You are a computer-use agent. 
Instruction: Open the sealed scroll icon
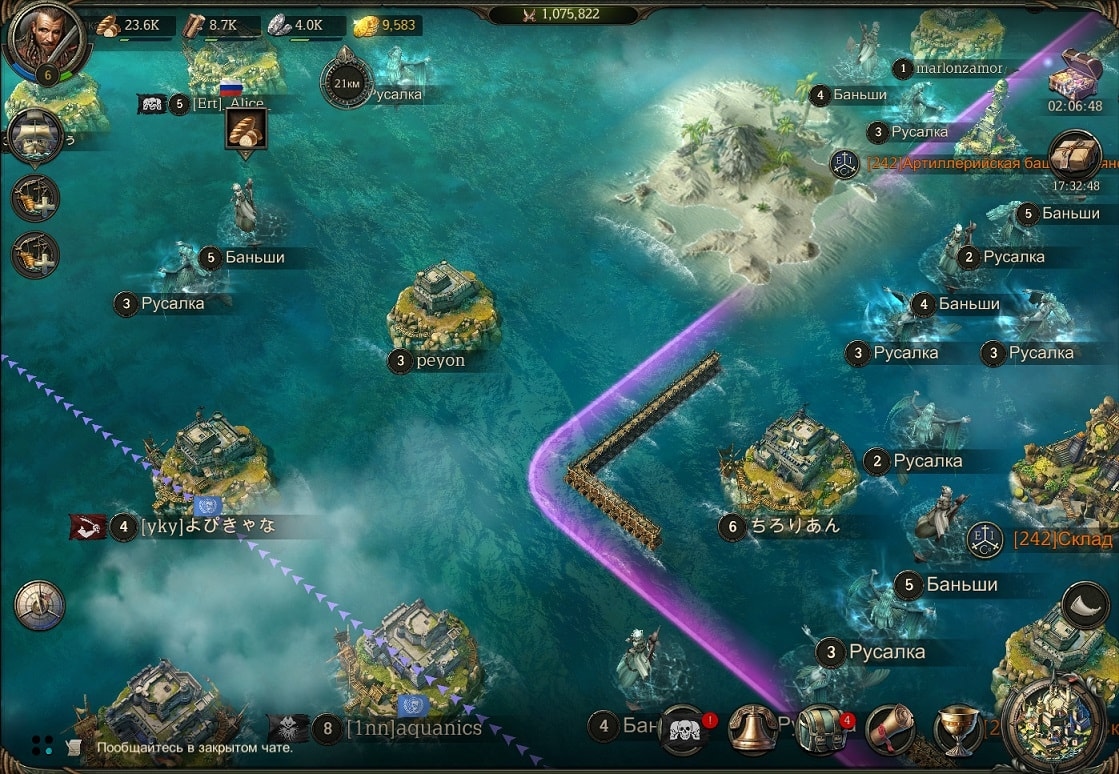(x=890, y=730)
